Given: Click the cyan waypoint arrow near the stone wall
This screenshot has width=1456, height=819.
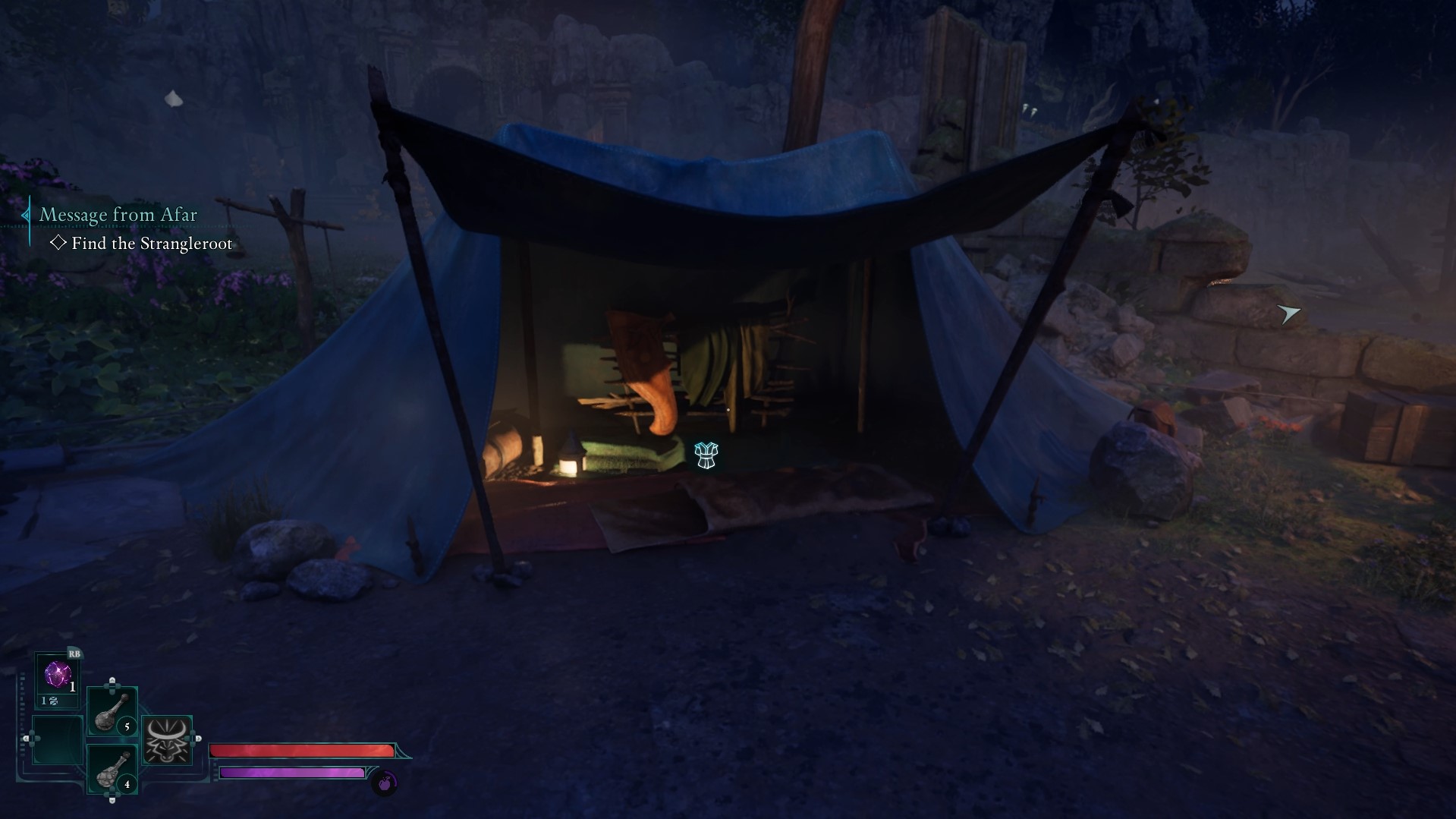Looking at the screenshot, I should (x=1288, y=313).
